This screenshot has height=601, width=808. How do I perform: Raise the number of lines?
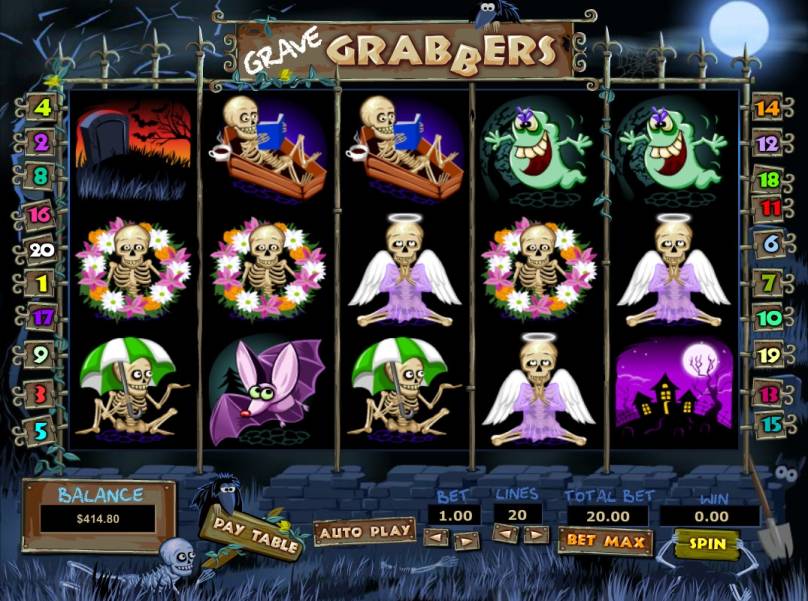(537, 534)
